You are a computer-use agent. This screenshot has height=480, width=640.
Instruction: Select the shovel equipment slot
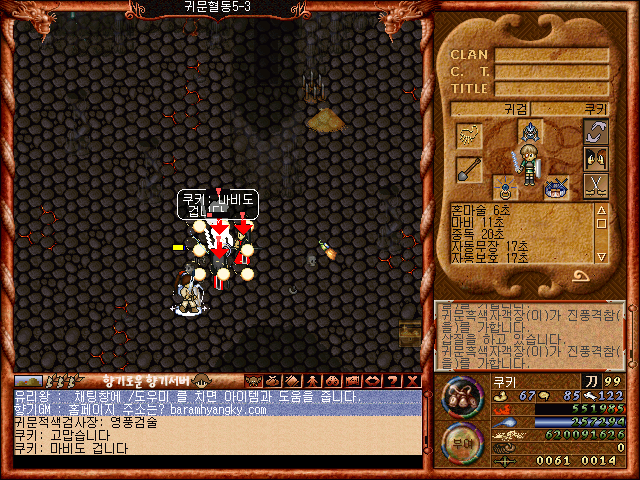tap(469, 169)
